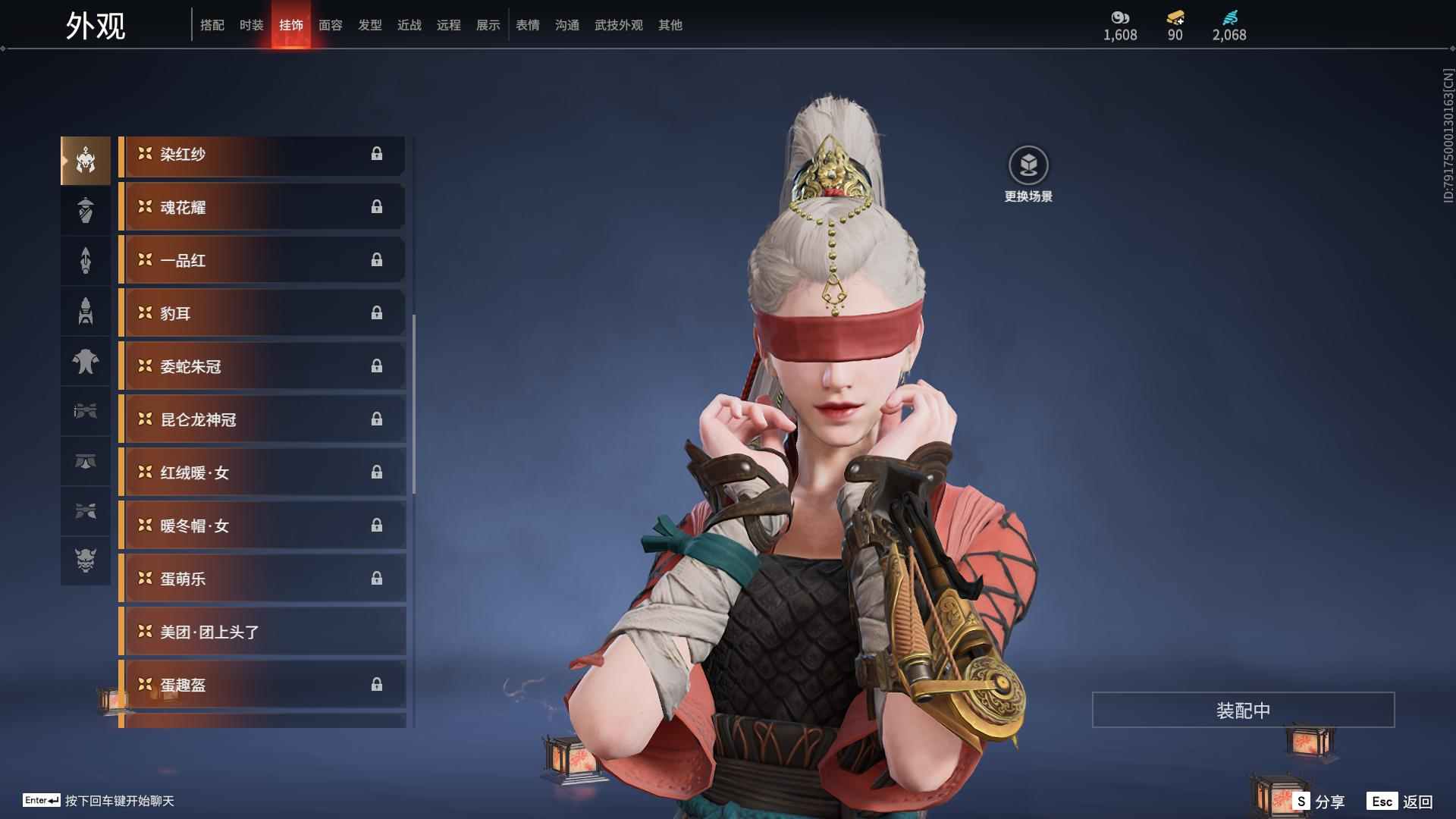Open the 搭配 tab
The height and width of the screenshot is (819, 1456).
212,25
